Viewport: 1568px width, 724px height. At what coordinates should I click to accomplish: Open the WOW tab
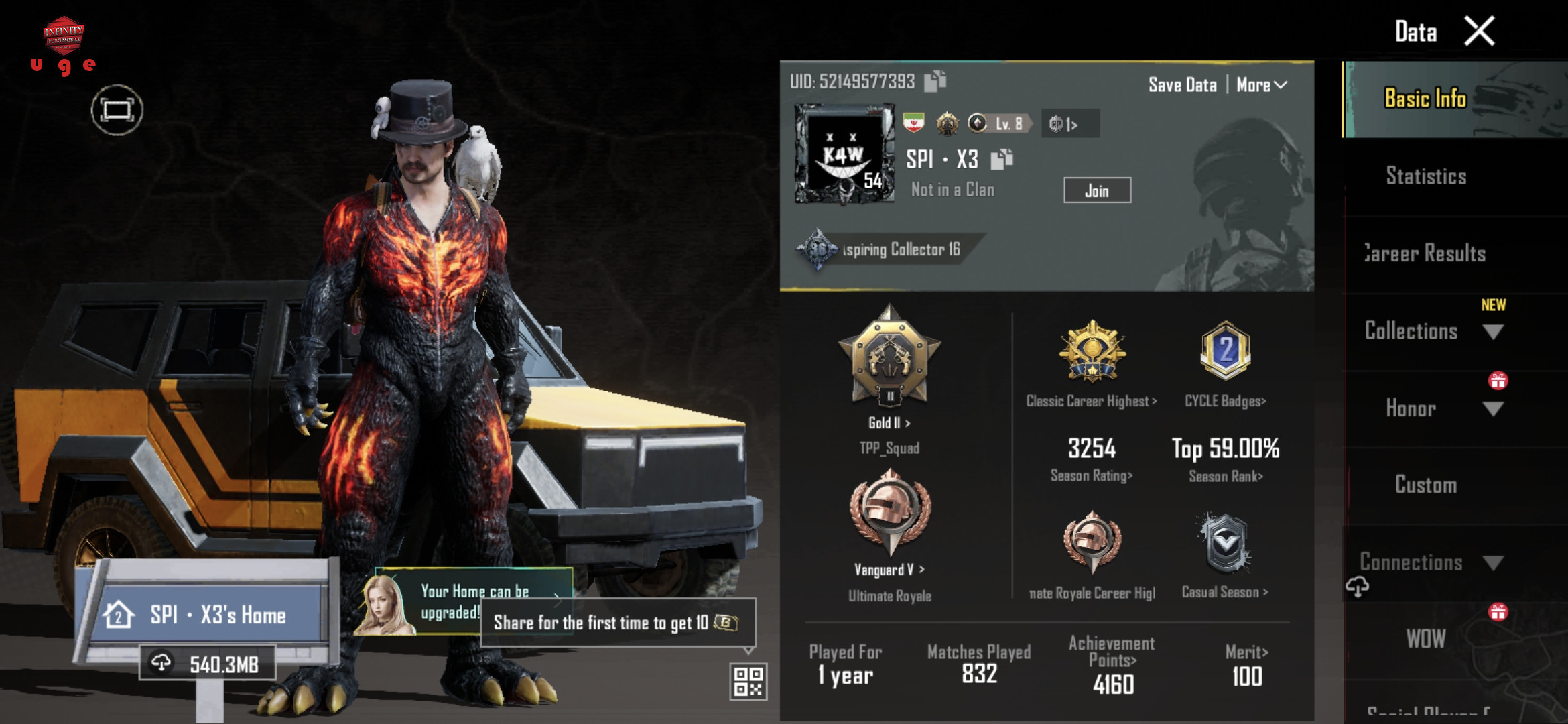click(x=1426, y=639)
